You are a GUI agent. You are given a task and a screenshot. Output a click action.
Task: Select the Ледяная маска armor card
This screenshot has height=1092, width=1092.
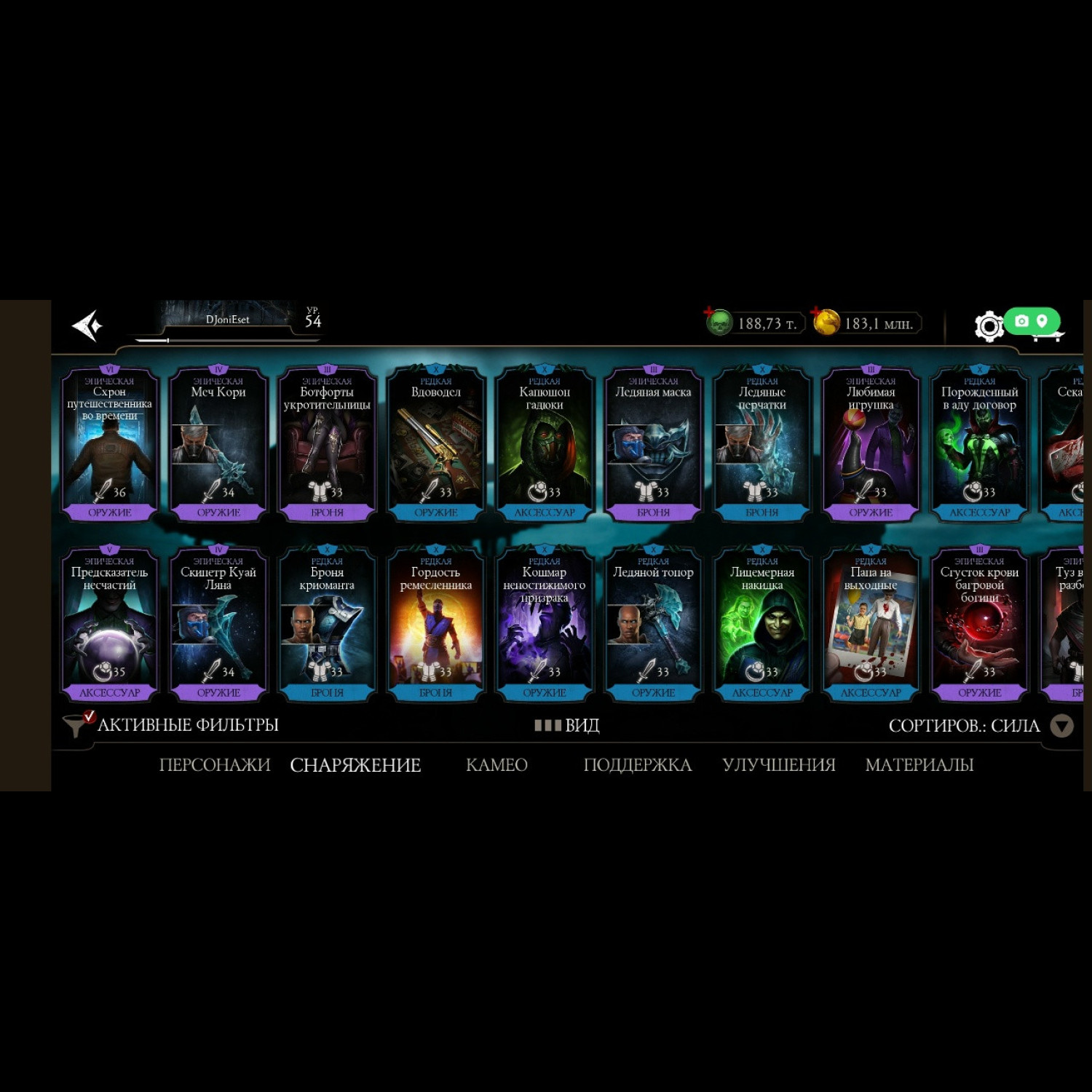(x=653, y=444)
